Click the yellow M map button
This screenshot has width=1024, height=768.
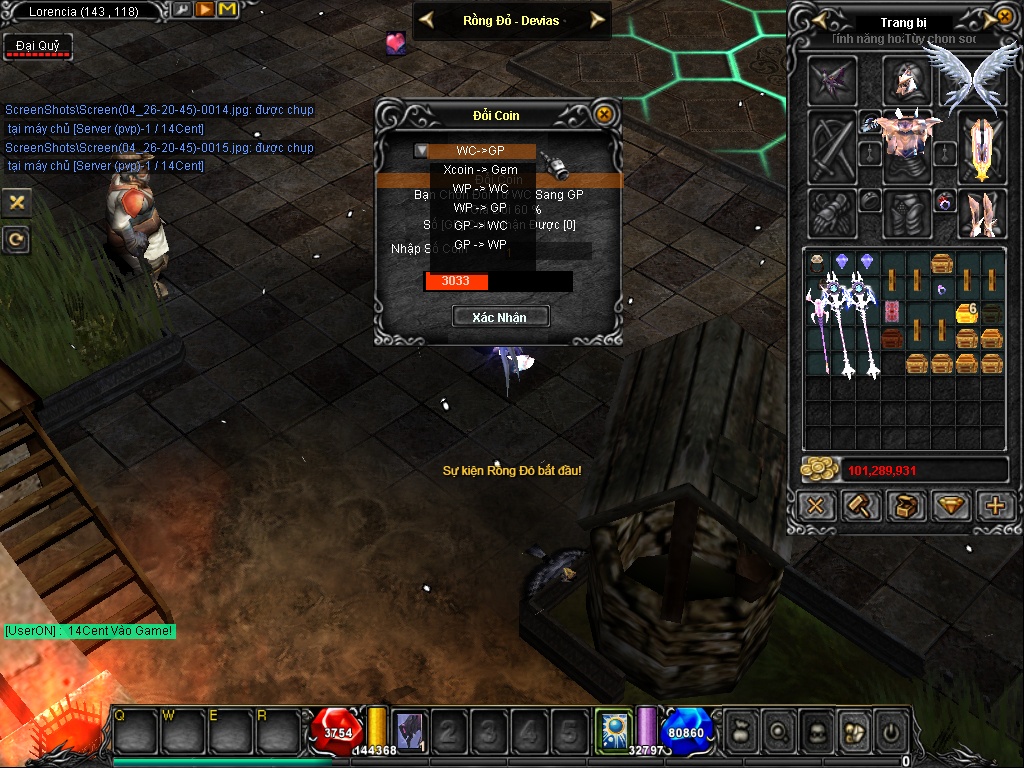point(226,10)
